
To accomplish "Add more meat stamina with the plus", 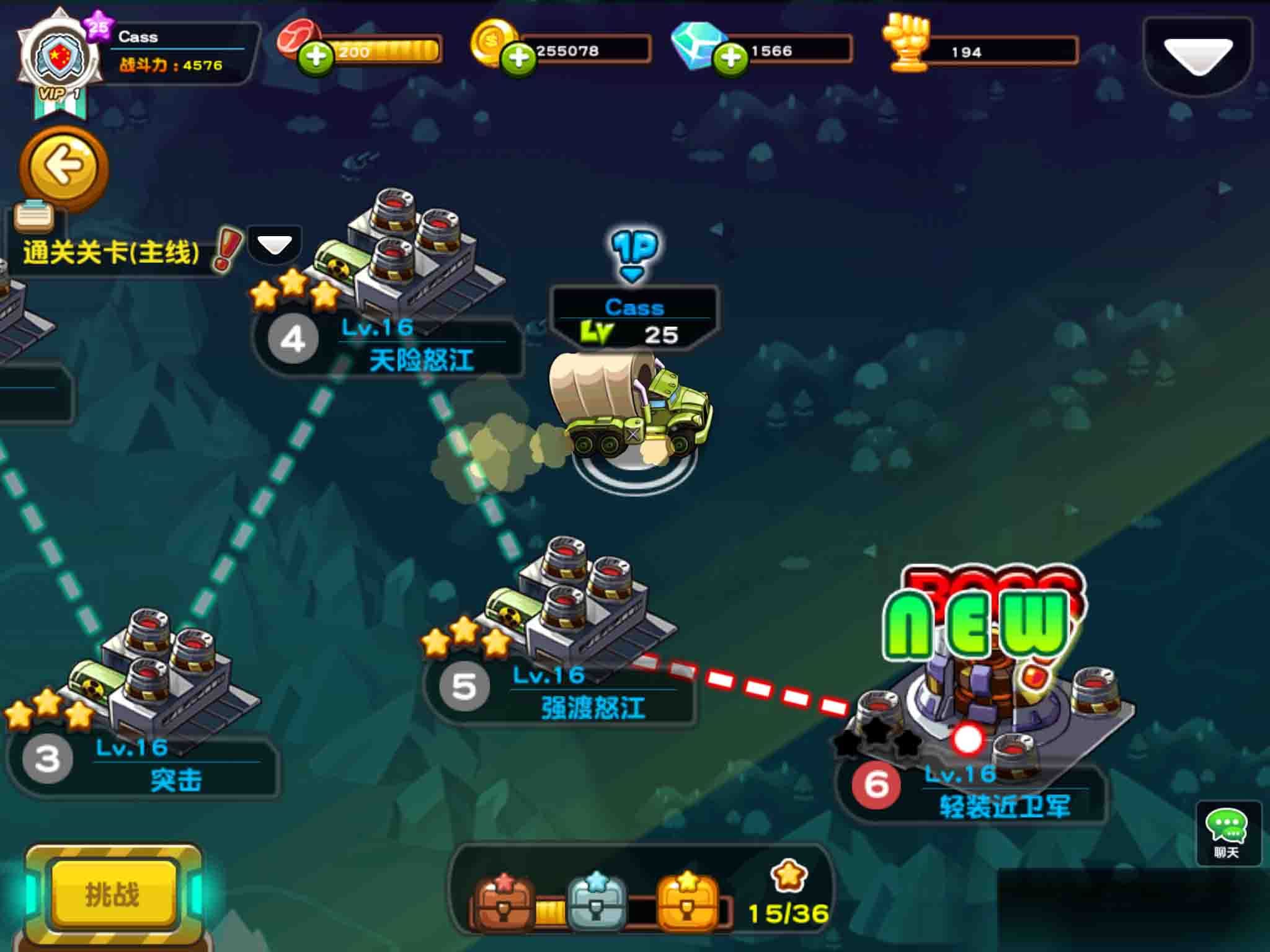I will [316, 58].
